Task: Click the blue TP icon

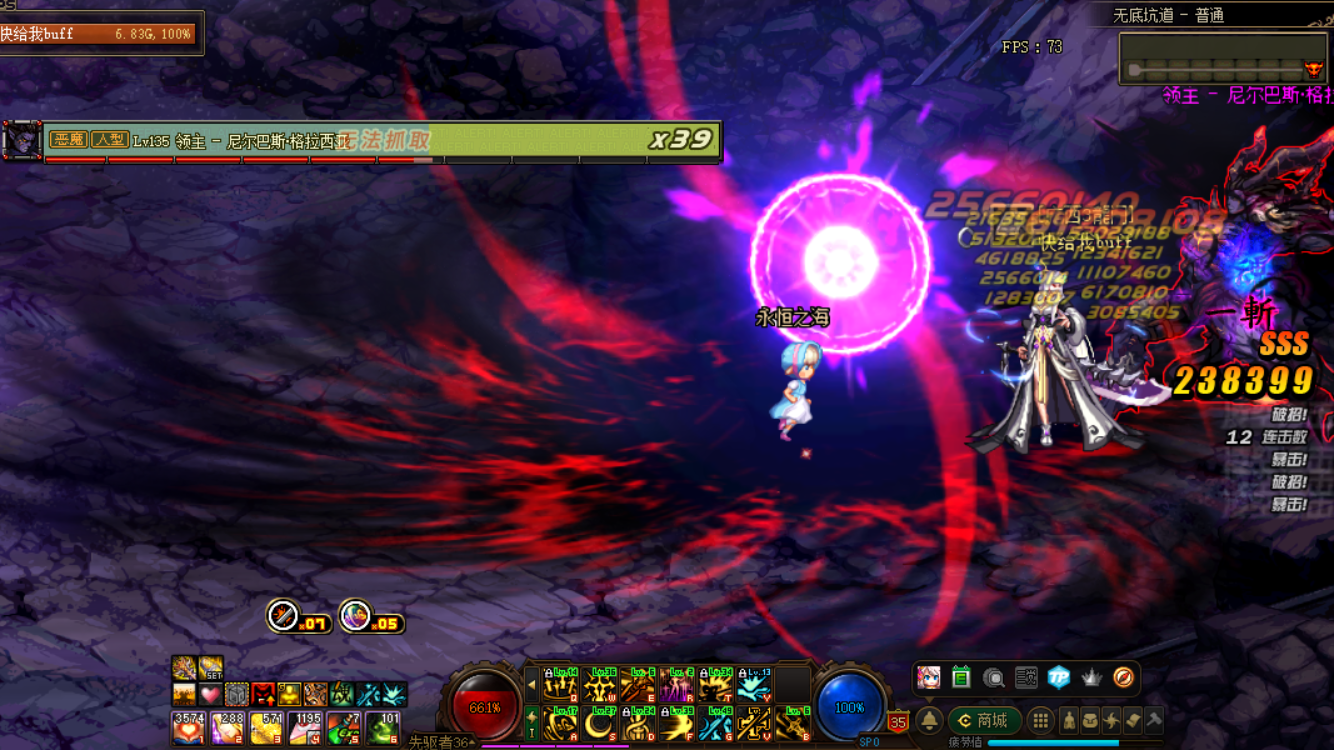Action: [1058, 678]
